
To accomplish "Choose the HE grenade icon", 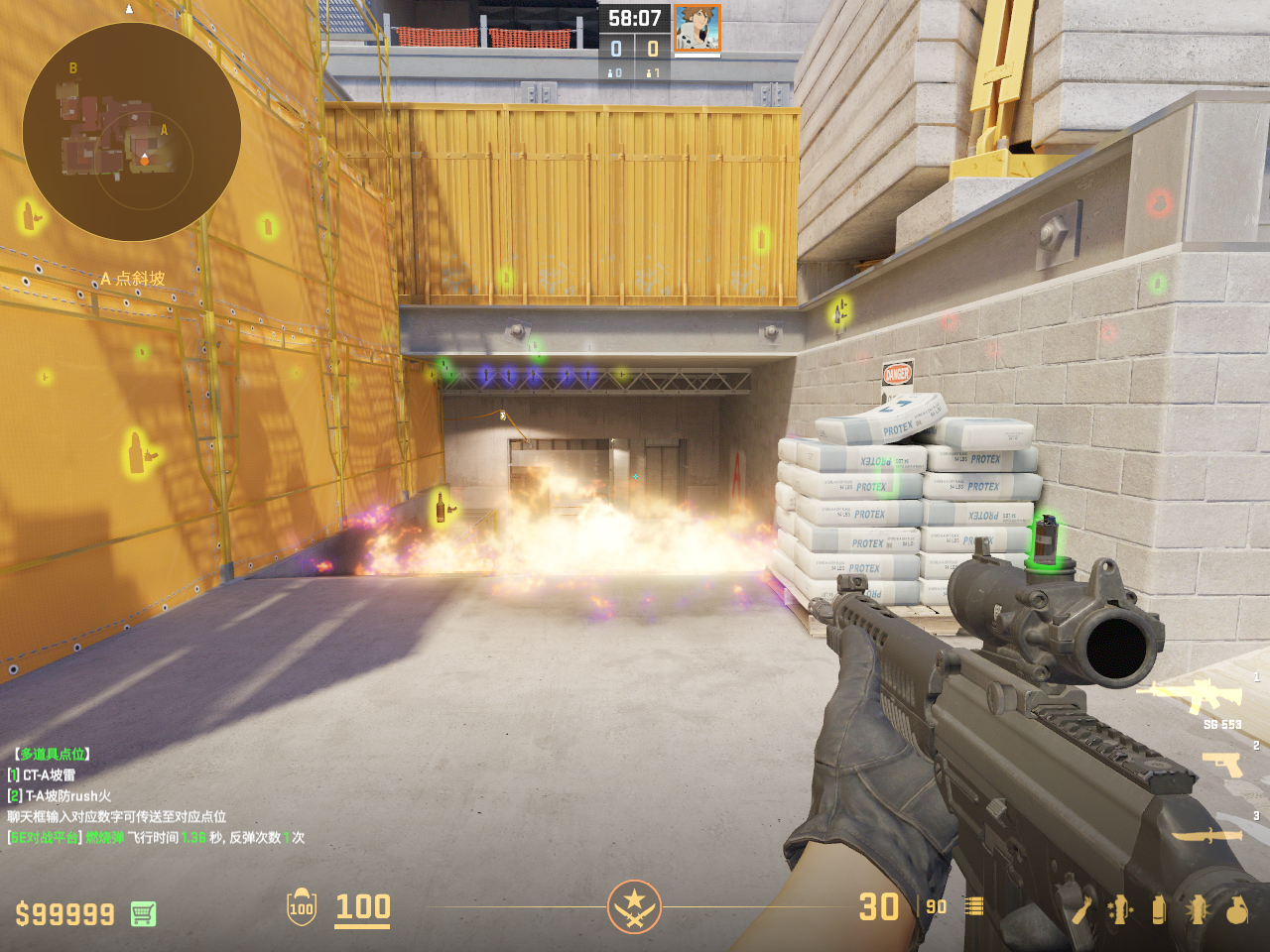I will (1236, 909).
